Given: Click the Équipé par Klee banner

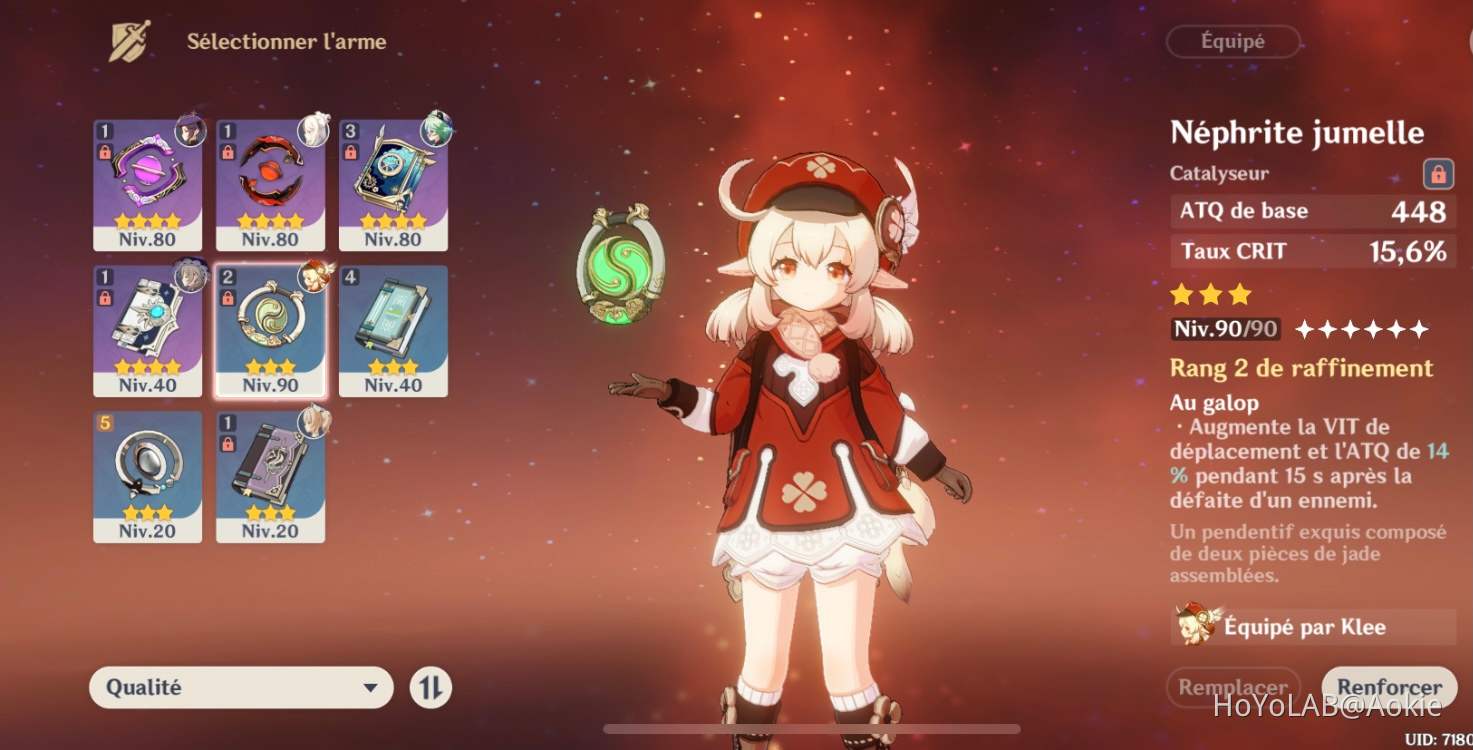Looking at the screenshot, I should tap(1310, 627).
